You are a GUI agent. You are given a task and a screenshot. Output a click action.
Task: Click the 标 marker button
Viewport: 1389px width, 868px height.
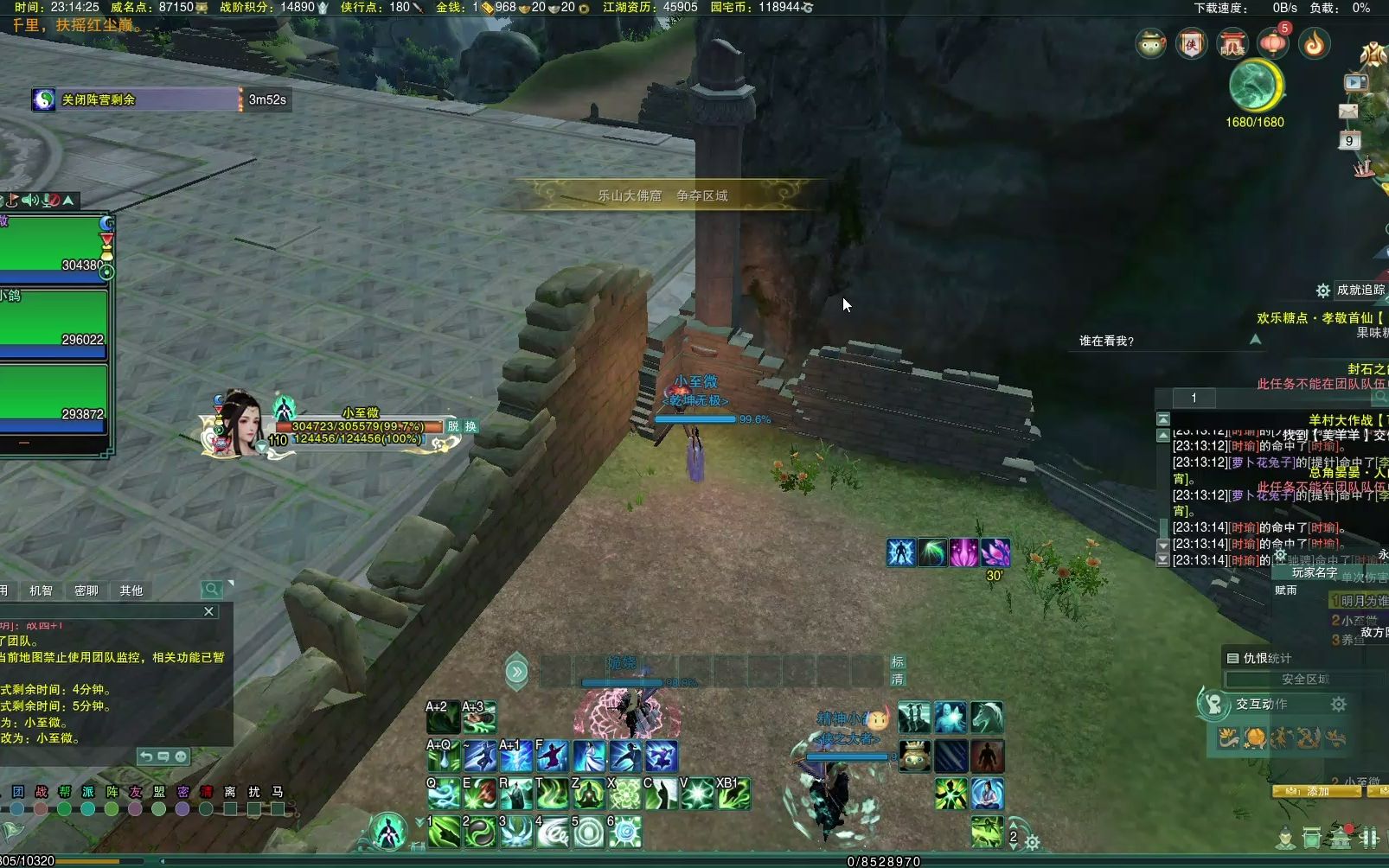(x=898, y=661)
